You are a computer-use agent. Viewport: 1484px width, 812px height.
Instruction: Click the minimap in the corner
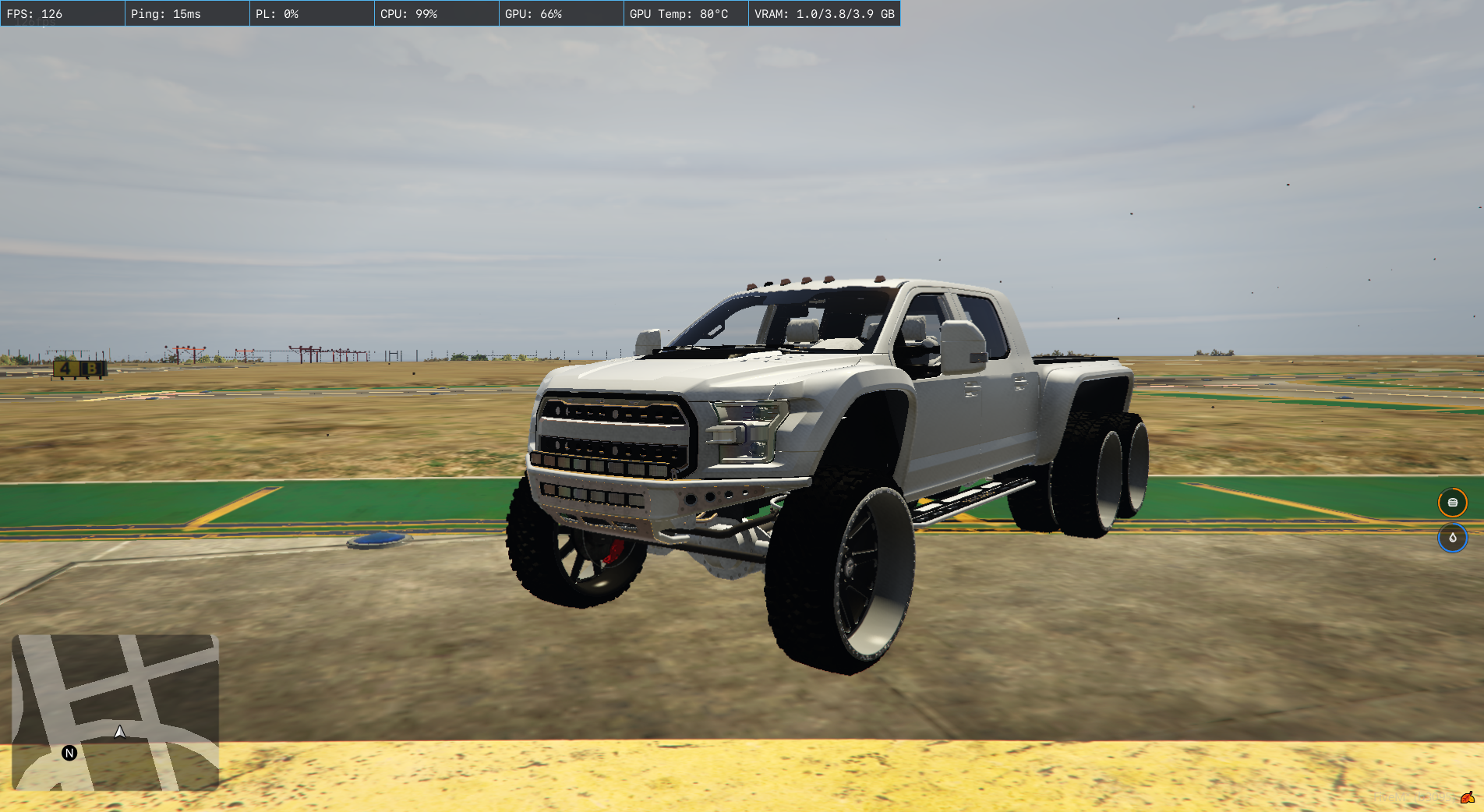pos(115,711)
